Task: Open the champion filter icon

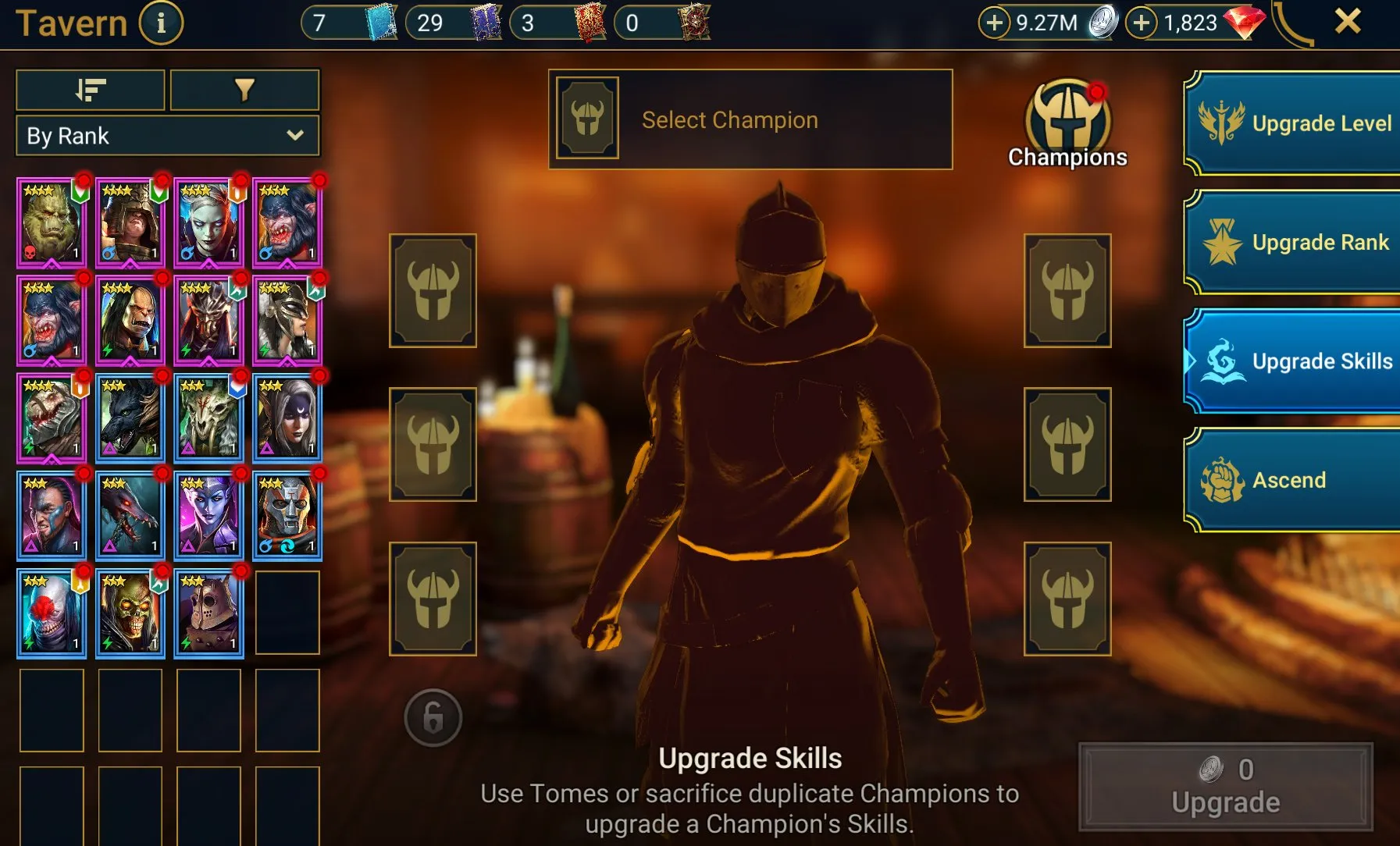Action: [x=244, y=90]
